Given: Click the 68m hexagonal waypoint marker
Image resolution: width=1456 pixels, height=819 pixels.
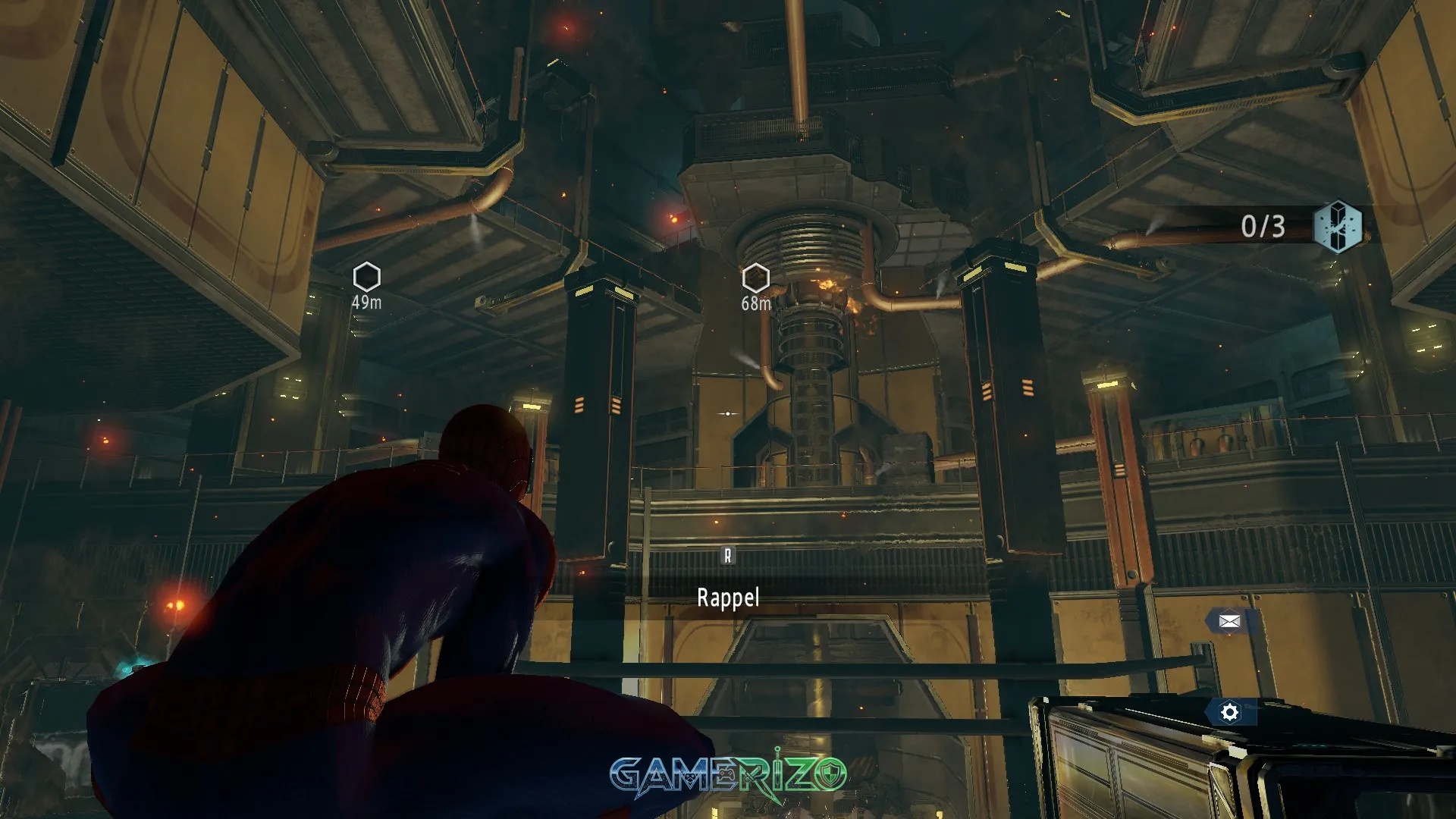Looking at the screenshot, I should point(756,277).
